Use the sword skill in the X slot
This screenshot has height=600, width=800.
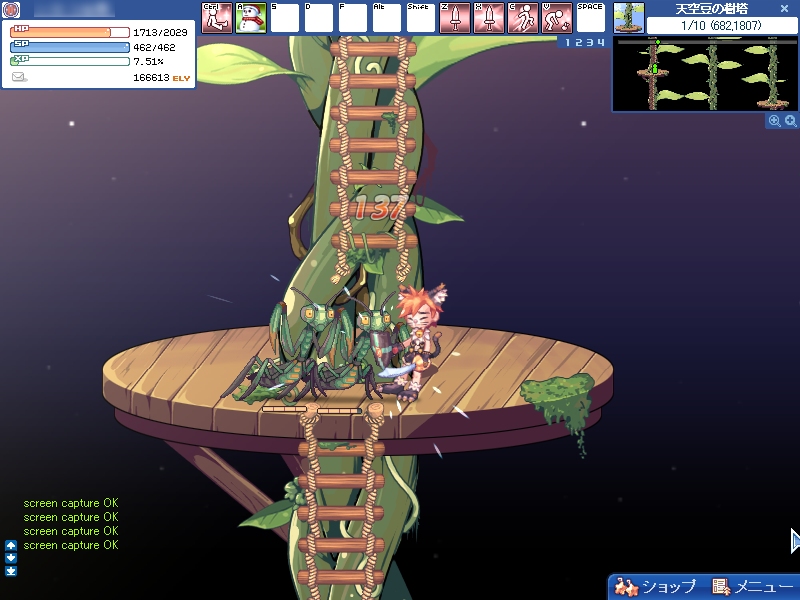pos(488,18)
